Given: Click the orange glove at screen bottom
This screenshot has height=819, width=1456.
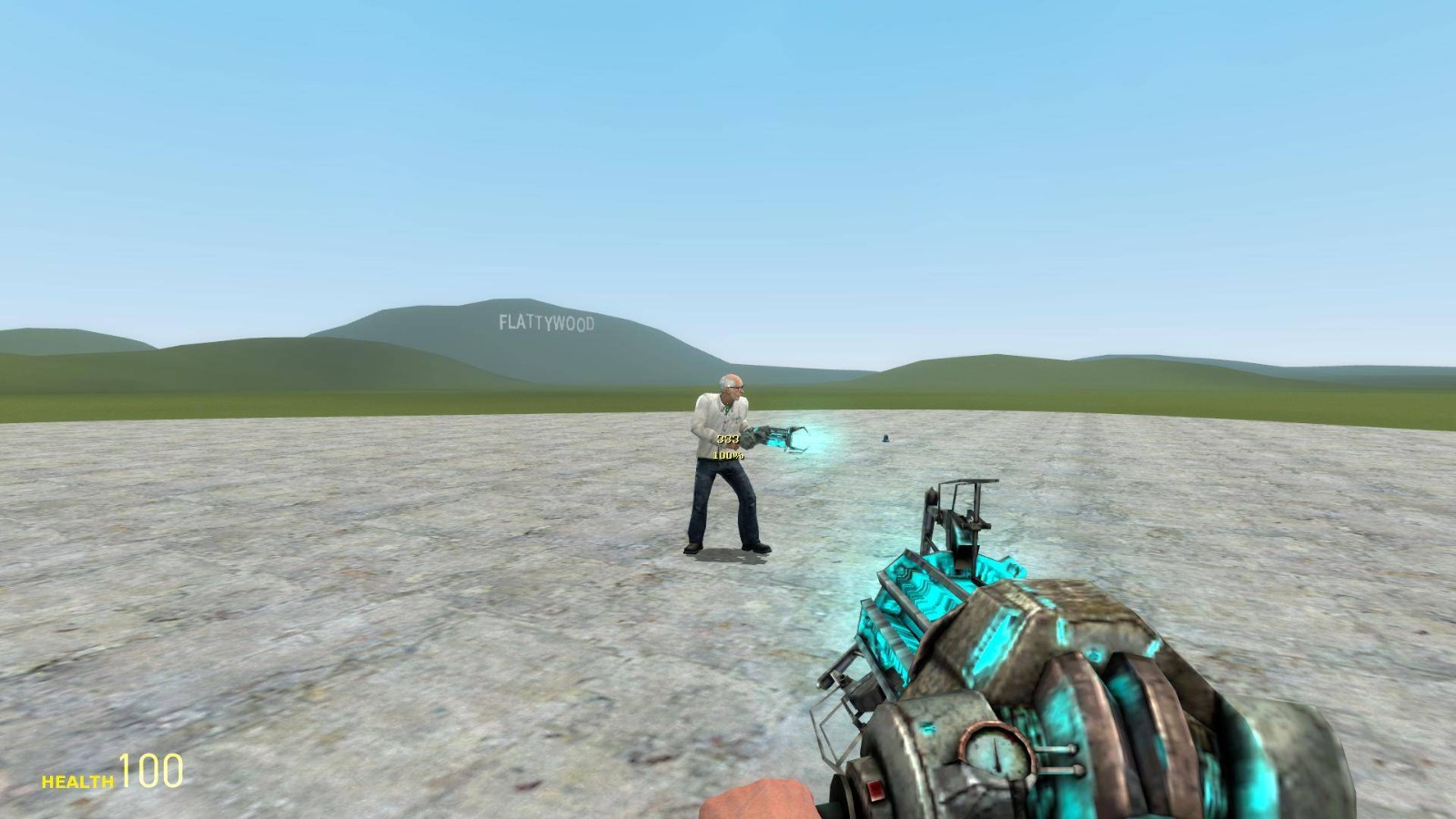Looking at the screenshot, I should point(761,801).
